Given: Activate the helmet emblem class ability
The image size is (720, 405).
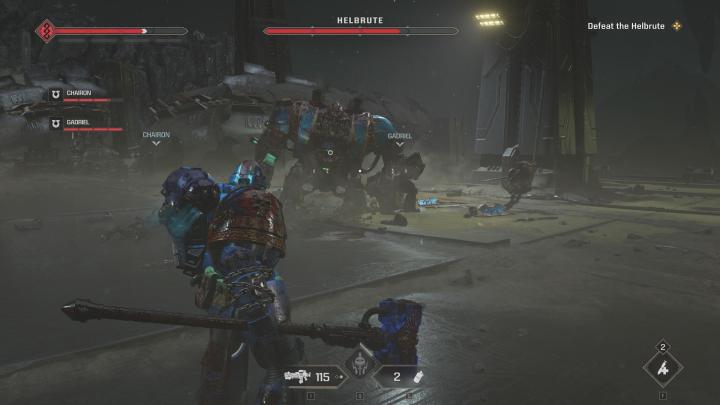Looking at the screenshot, I should [x=359, y=369].
